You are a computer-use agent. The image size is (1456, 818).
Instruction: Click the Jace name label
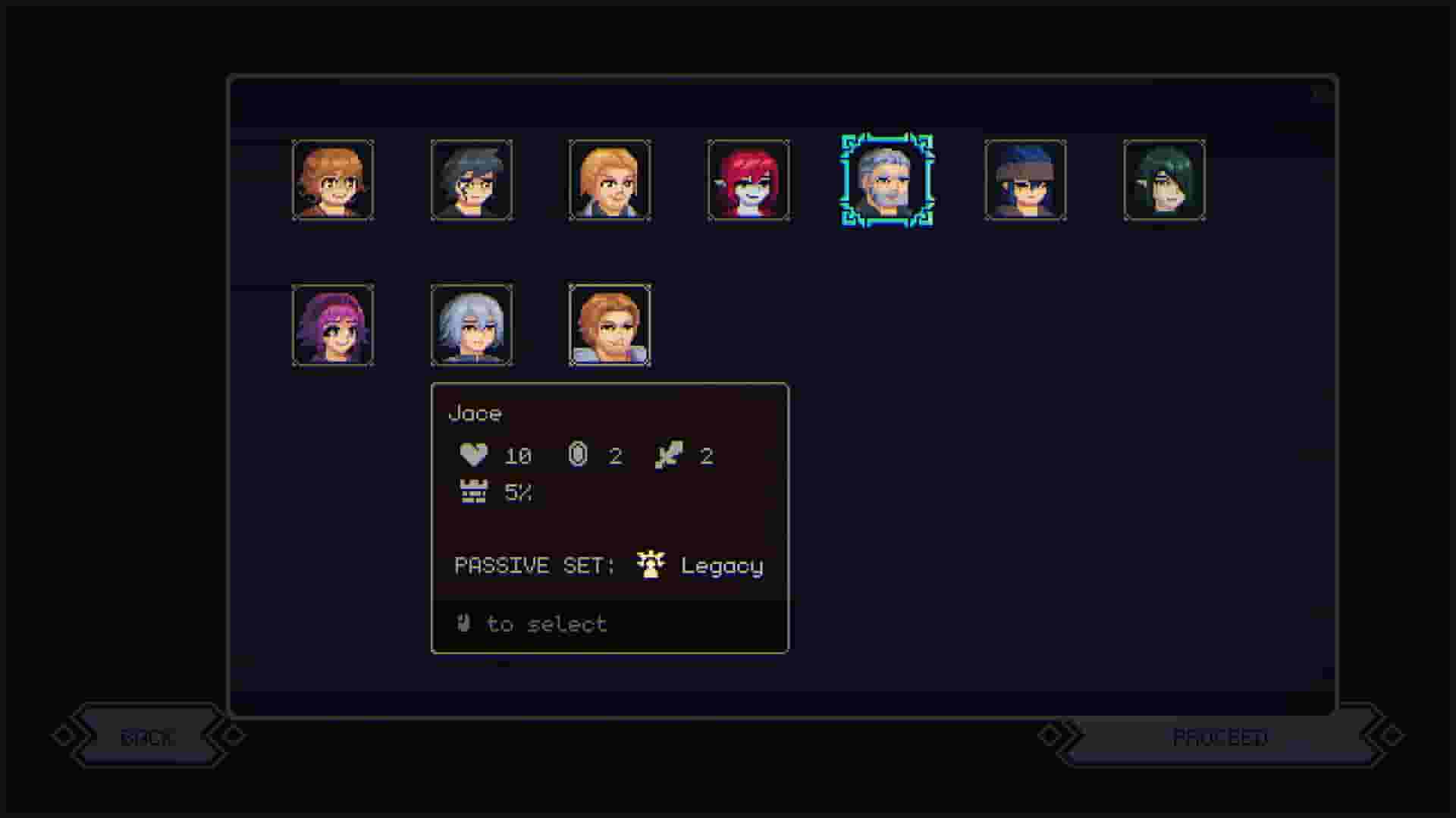(476, 413)
